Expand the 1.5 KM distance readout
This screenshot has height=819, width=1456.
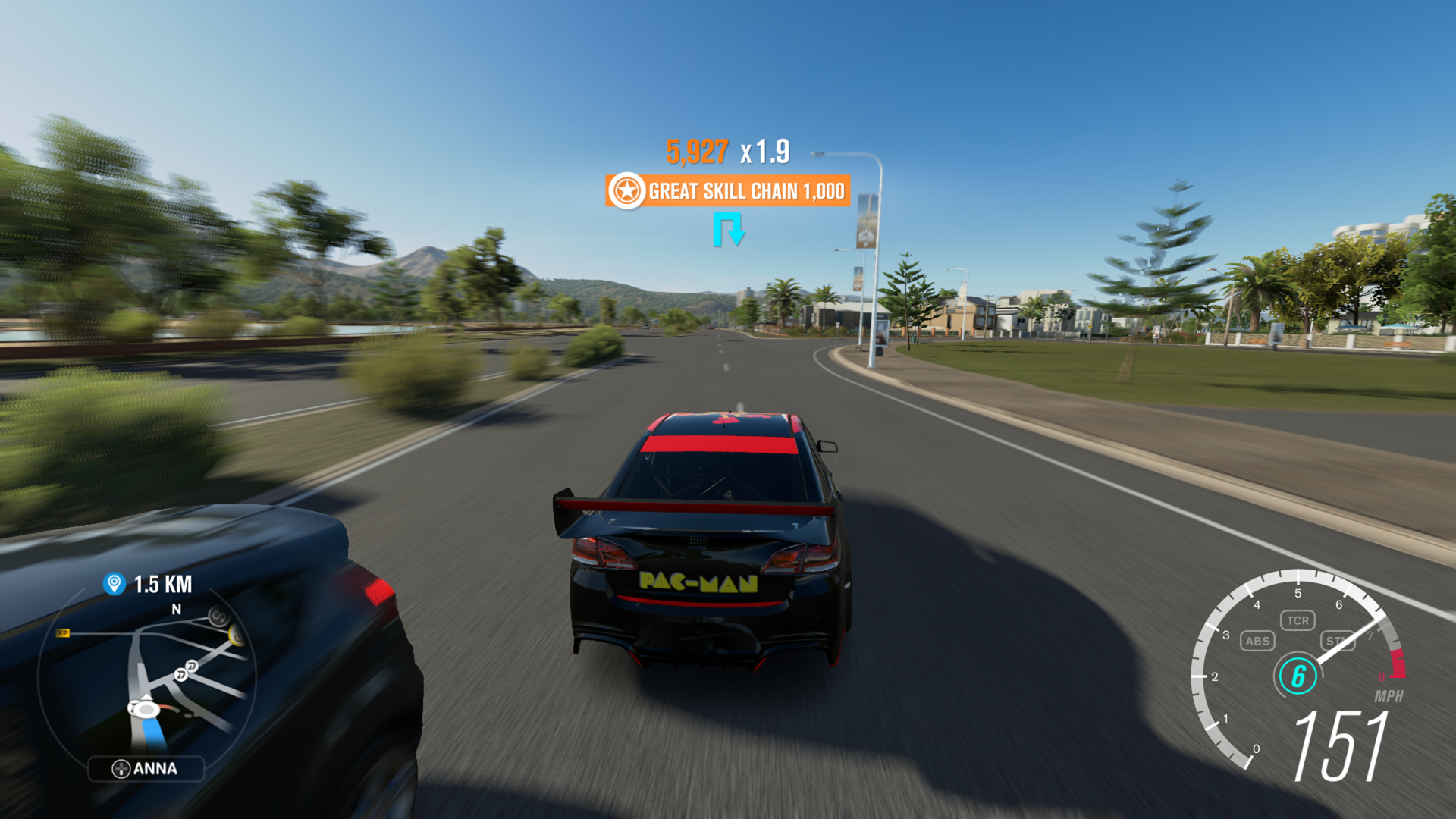click(164, 582)
